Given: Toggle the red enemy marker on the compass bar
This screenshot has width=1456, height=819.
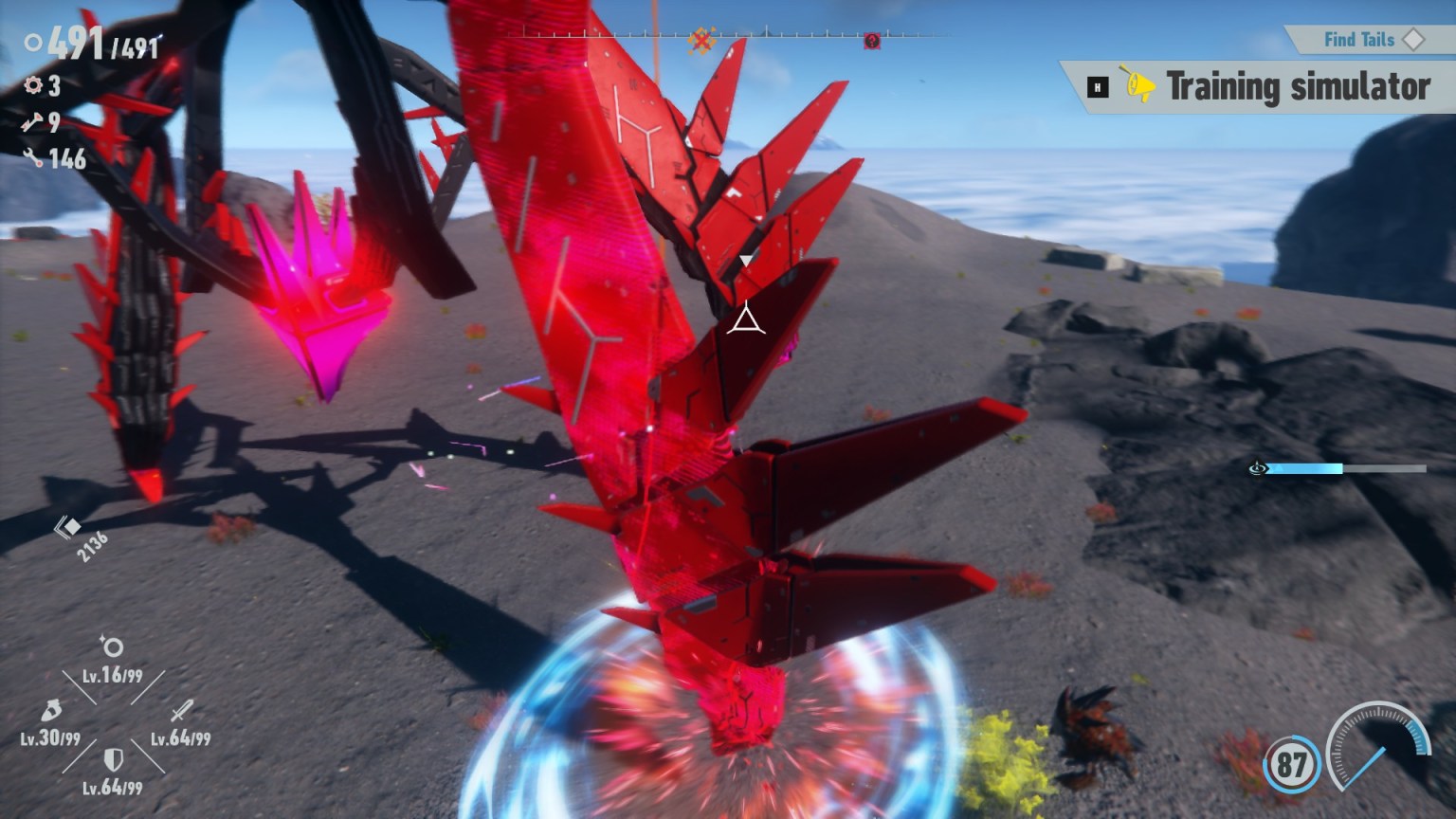Looking at the screenshot, I should (872, 41).
